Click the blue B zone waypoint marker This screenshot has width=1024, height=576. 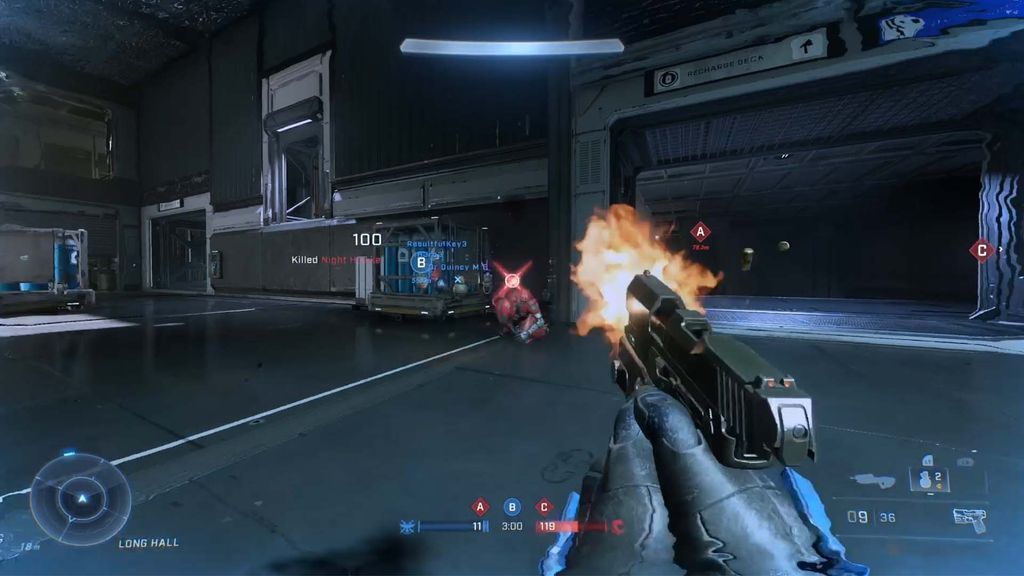(x=421, y=263)
